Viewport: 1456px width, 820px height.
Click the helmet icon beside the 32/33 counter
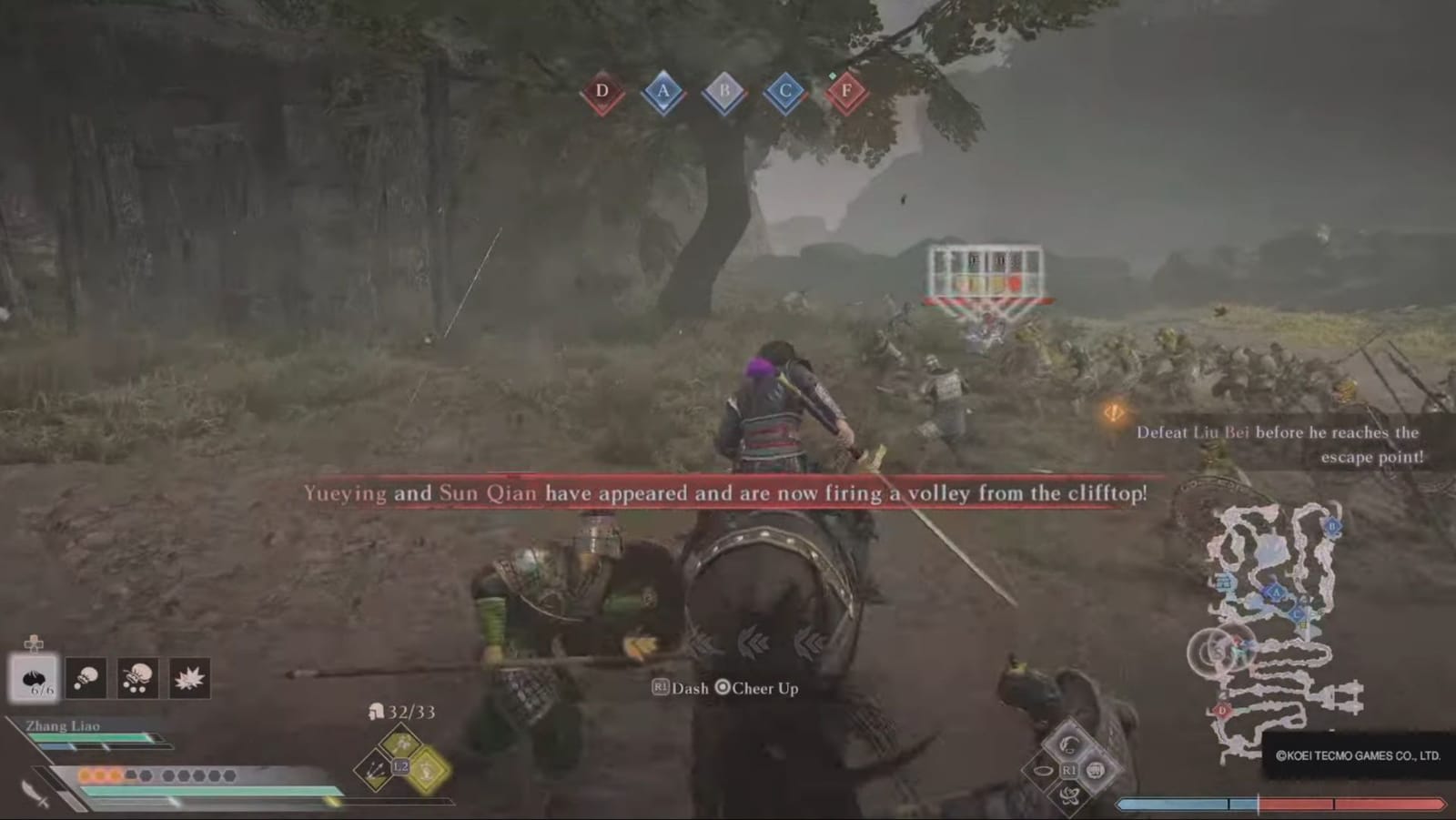click(376, 713)
